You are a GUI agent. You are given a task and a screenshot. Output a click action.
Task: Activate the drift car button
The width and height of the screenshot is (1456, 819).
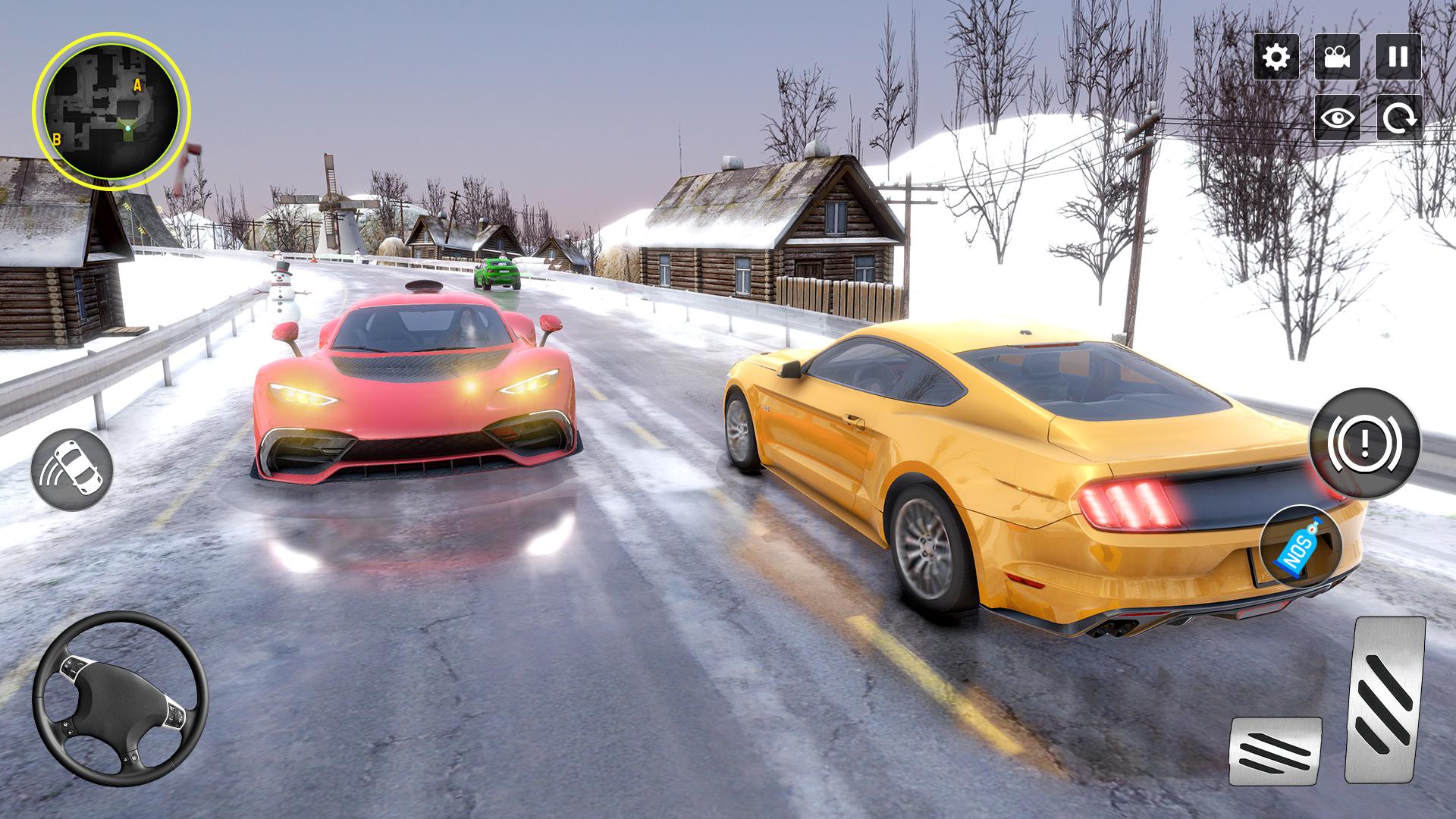pyautogui.click(x=72, y=469)
